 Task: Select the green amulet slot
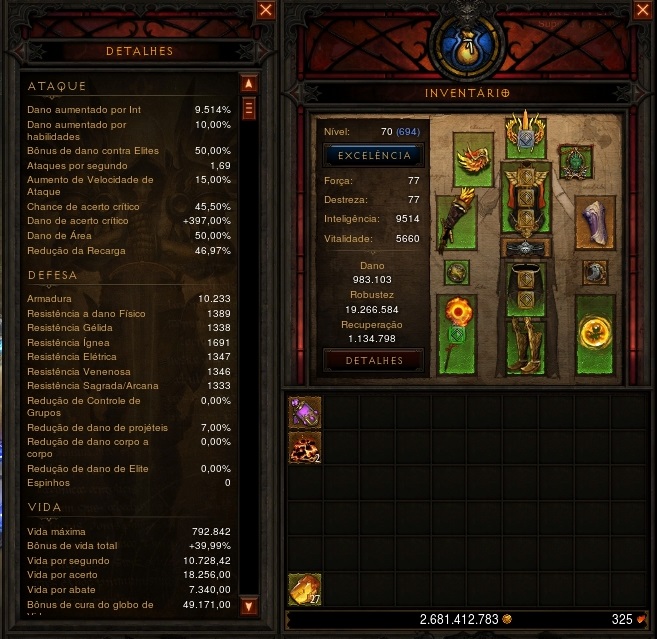pos(573,160)
